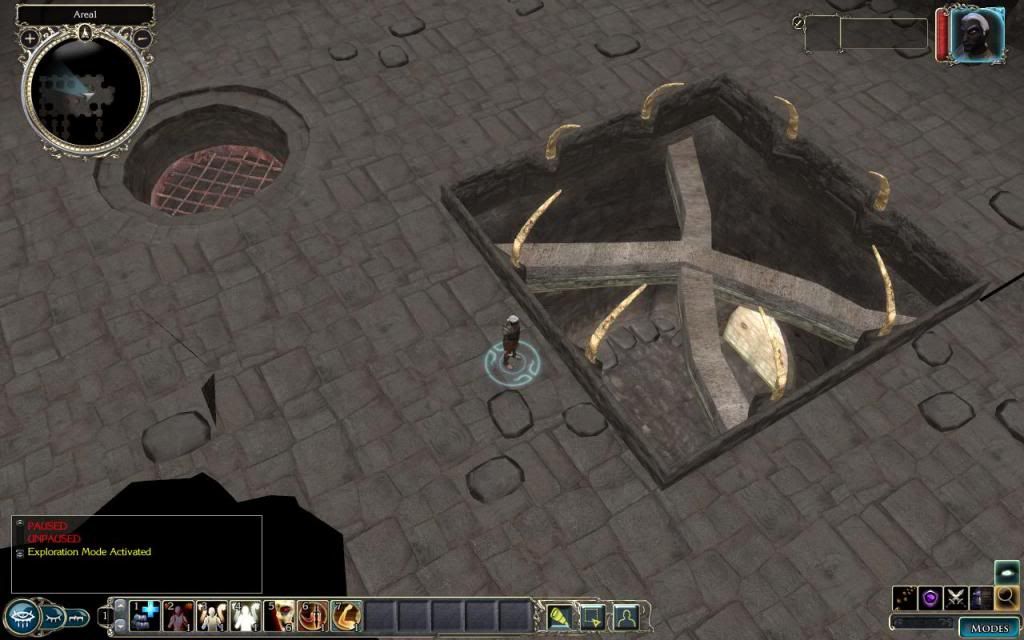This screenshot has width=1024, height=640.
Task: Activate the footprints tracking mode icon
Action: [x=906, y=597]
